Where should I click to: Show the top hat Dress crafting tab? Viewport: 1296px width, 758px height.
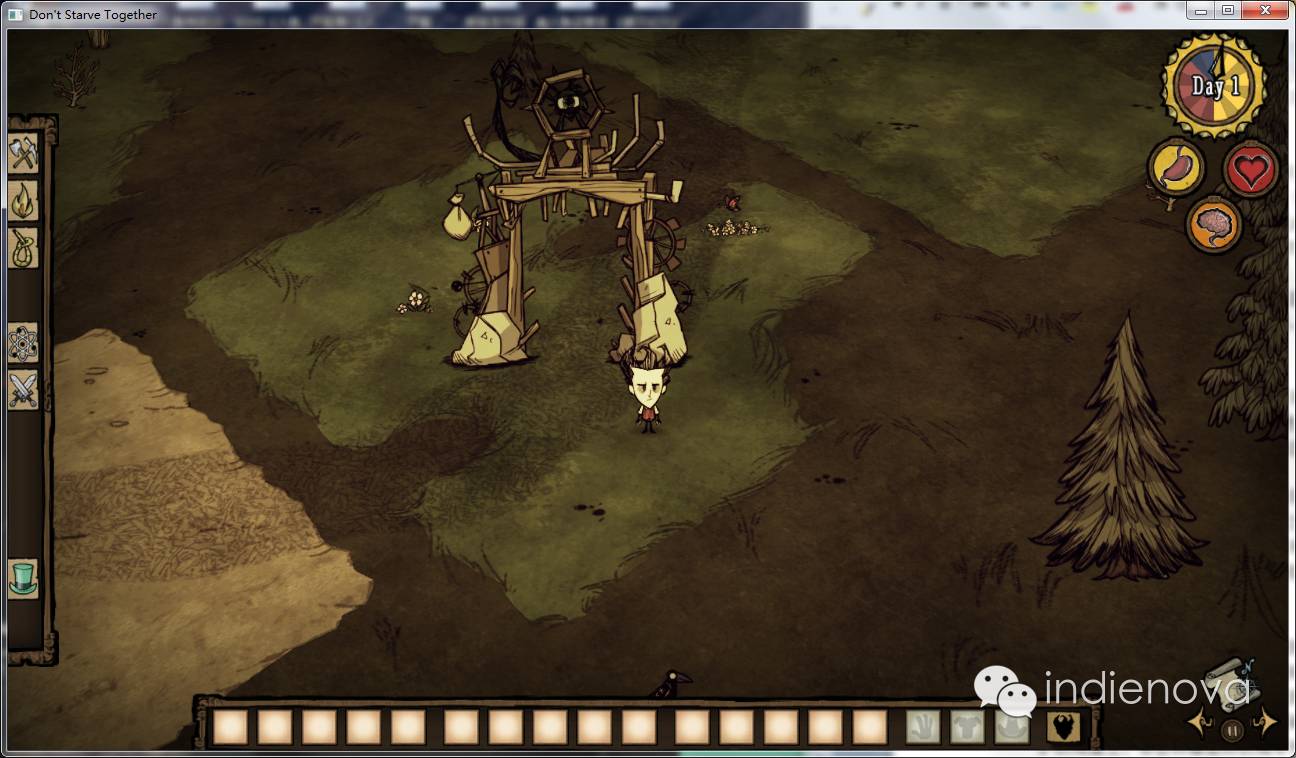[x=23, y=578]
